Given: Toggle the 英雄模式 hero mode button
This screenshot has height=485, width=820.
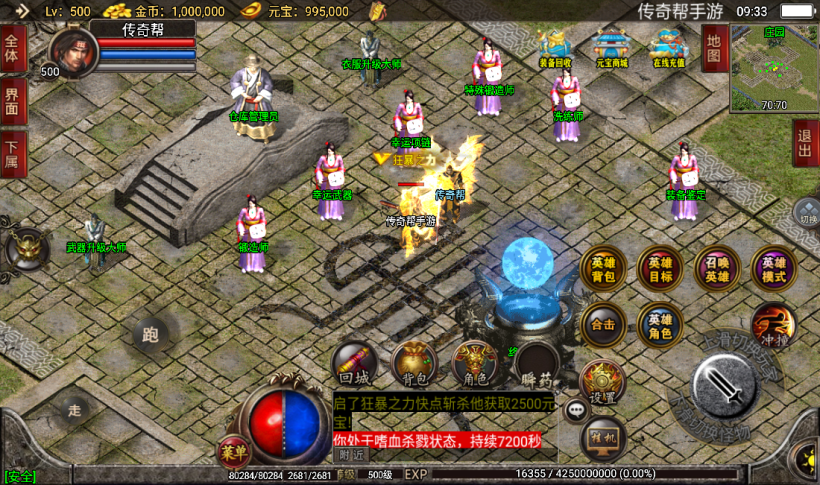Looking at the screenshot, I should pyautogui.click(x=774, y=268).
